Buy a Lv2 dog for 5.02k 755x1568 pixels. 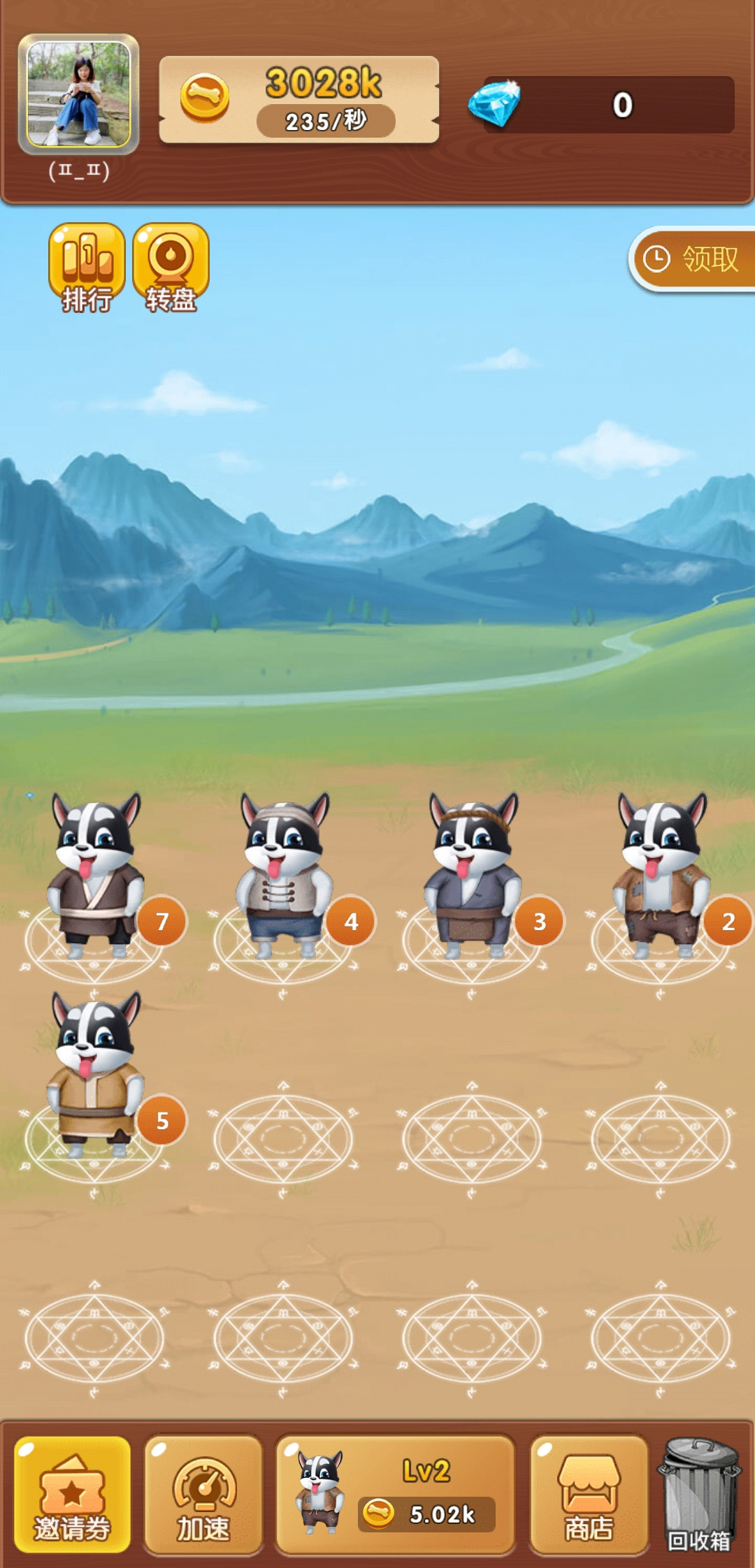[x=396, y=1495]
